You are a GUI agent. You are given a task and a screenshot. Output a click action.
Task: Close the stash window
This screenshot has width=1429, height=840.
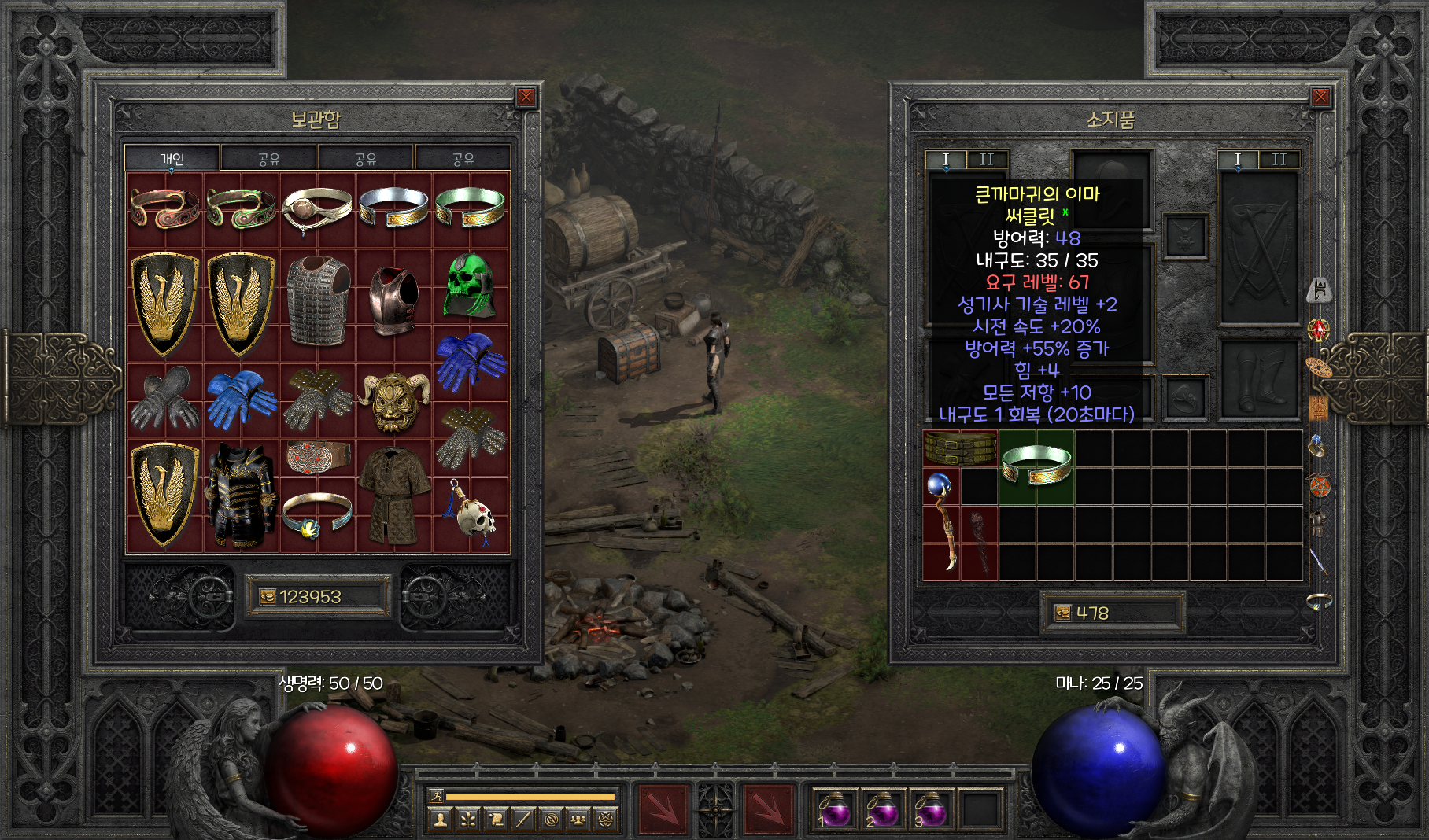pyautogui.click(x=526, y=98)
